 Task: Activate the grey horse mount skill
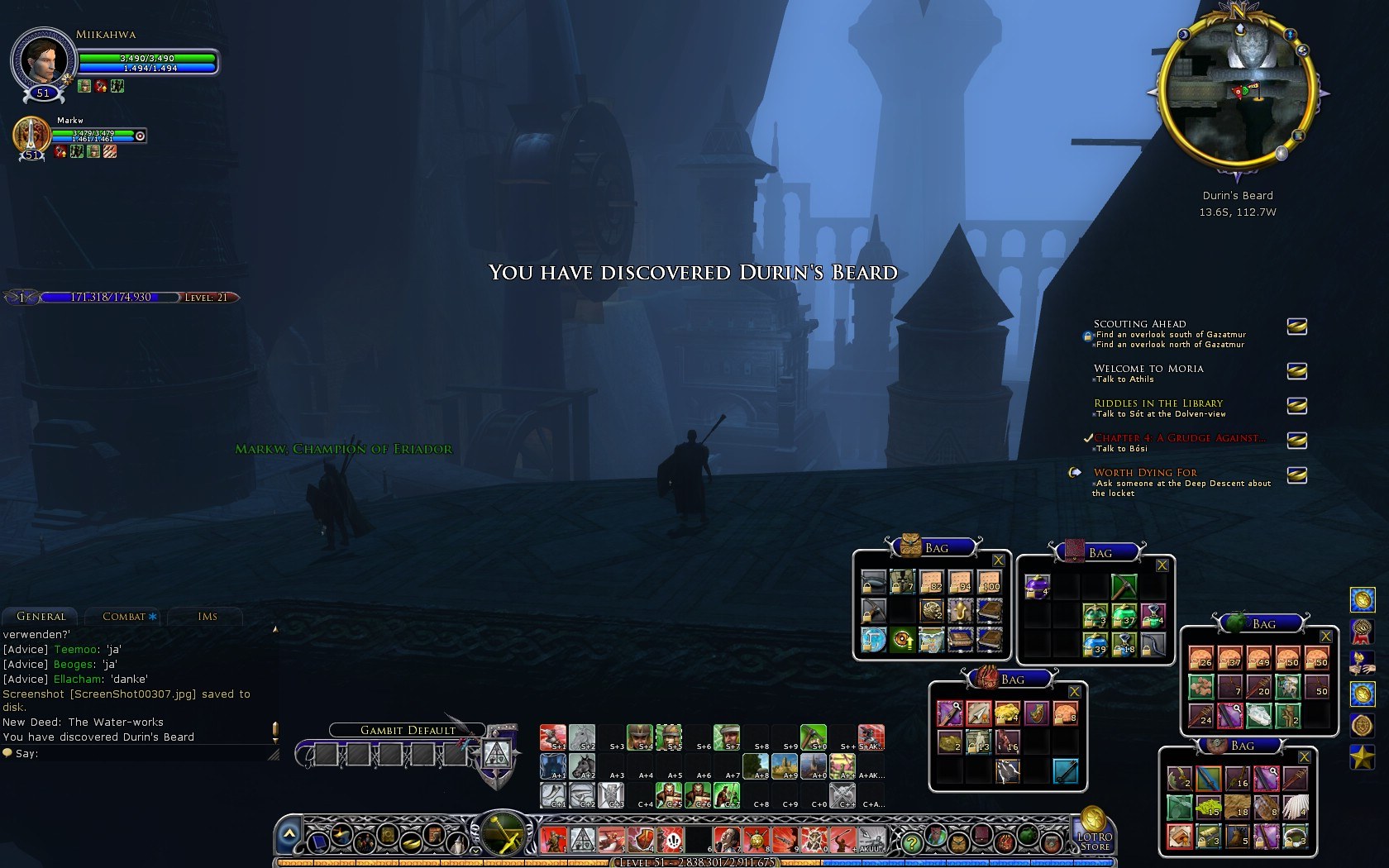click(x=582, y=736)
